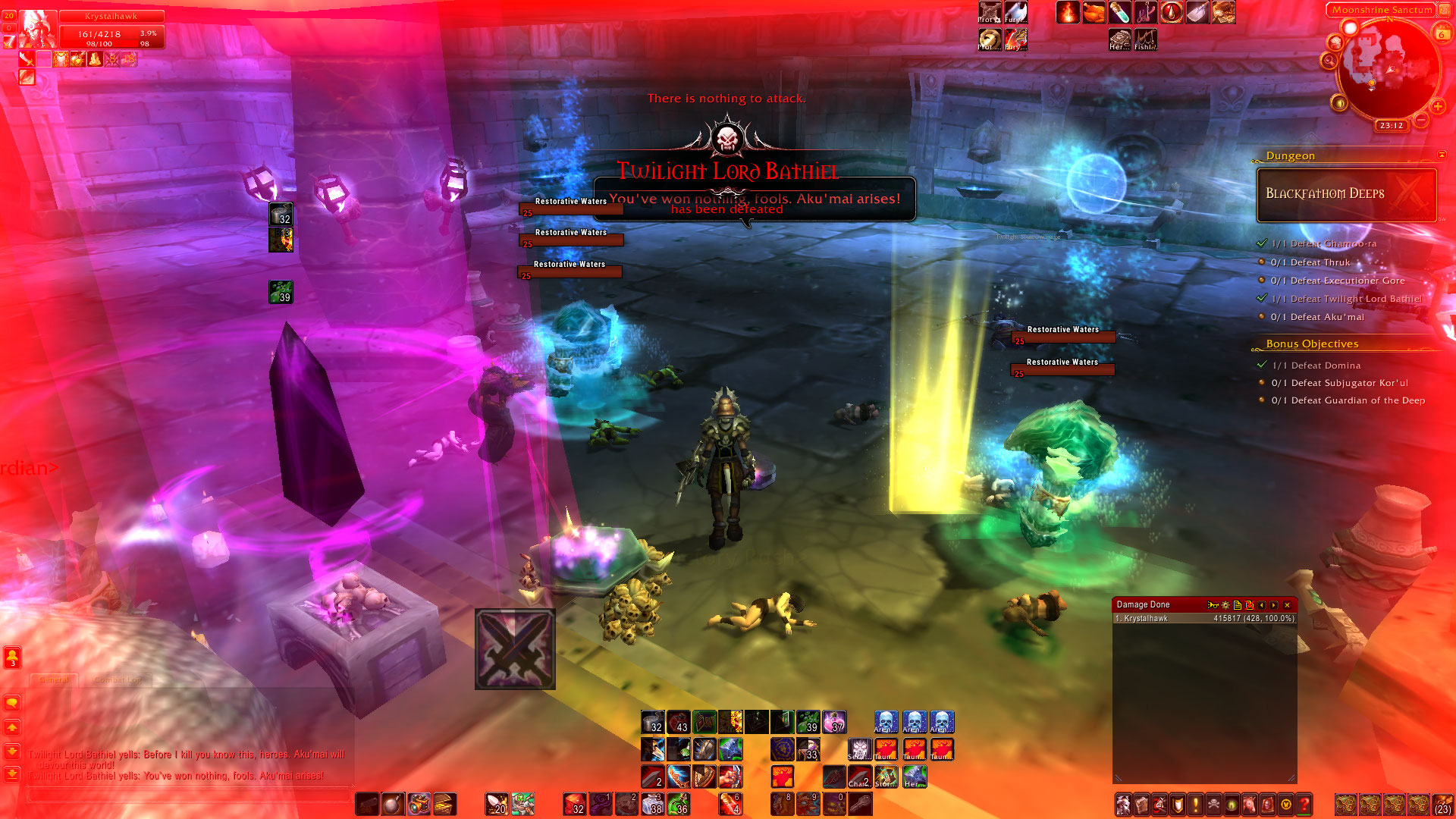This screenshot has width=1456, height=819.
Task: Click the Blackfathom Deeps dungeon banner
Action: [x=1346, y=194]
